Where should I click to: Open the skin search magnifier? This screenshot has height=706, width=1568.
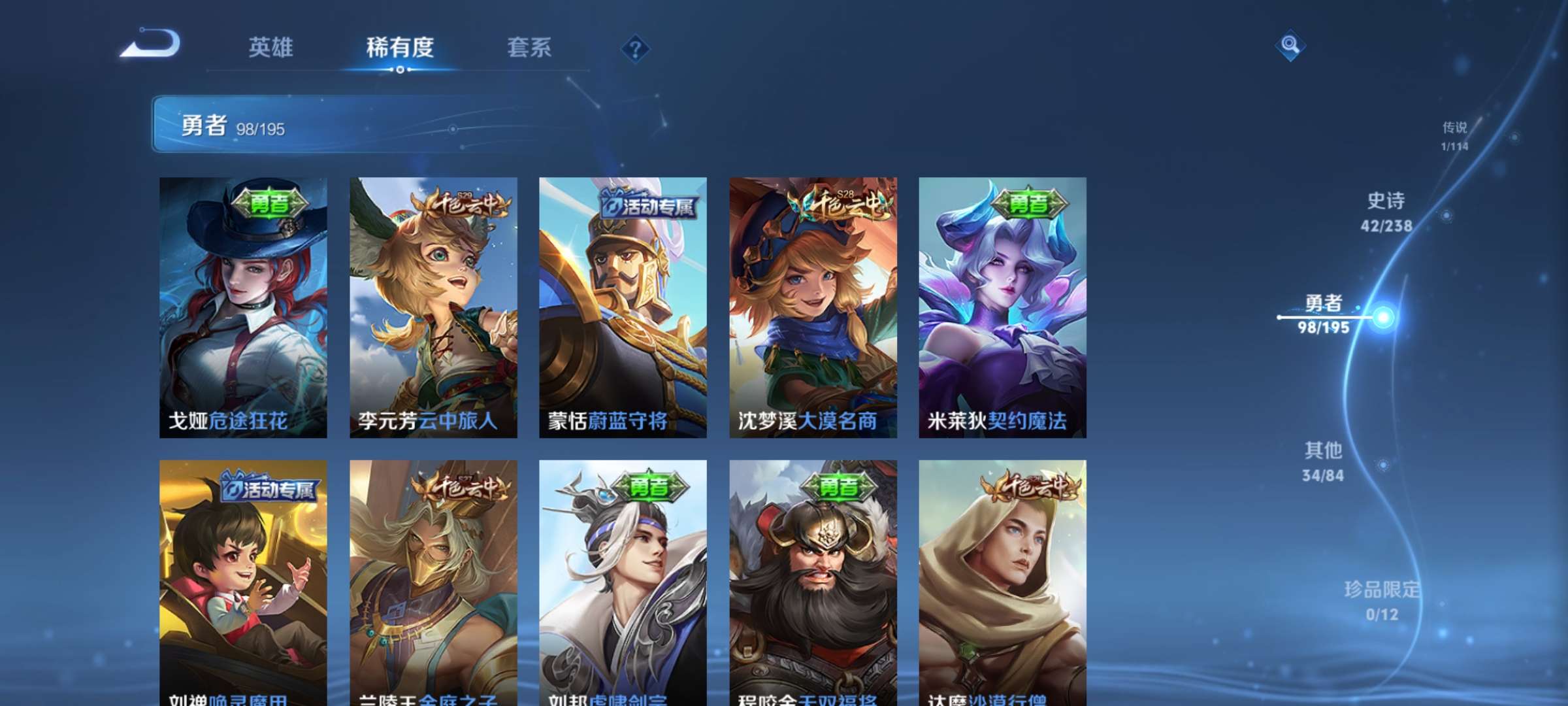click(x=1290, y=44)
